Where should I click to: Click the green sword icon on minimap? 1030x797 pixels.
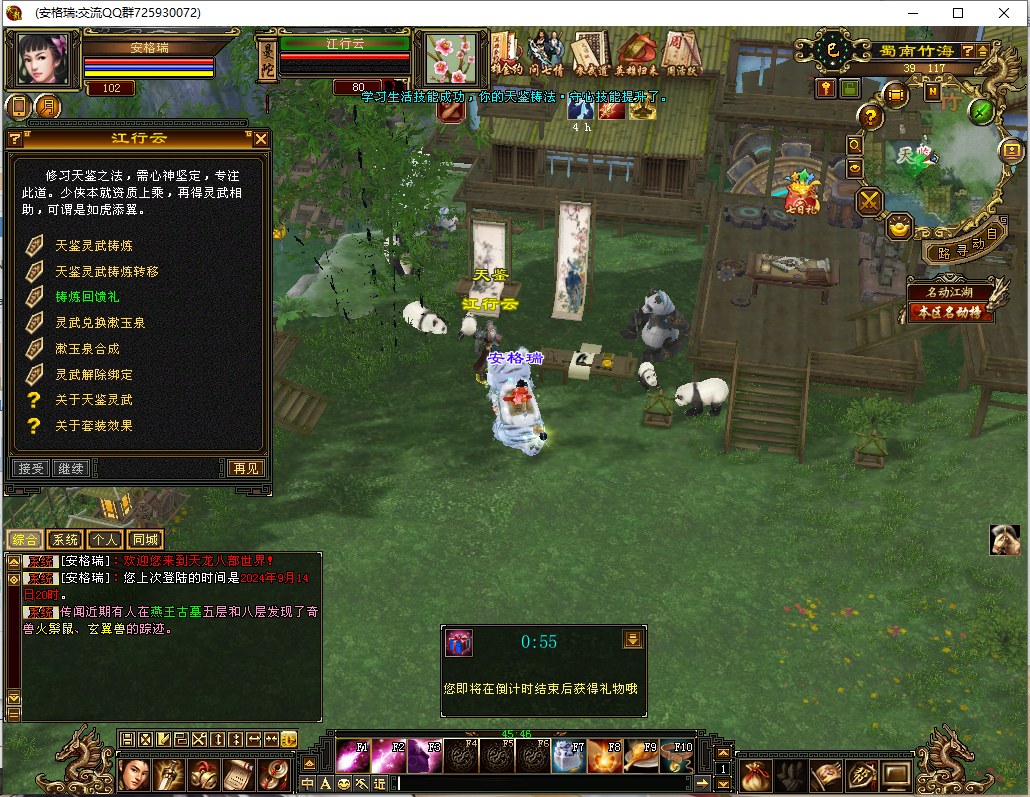click(982, 111)
